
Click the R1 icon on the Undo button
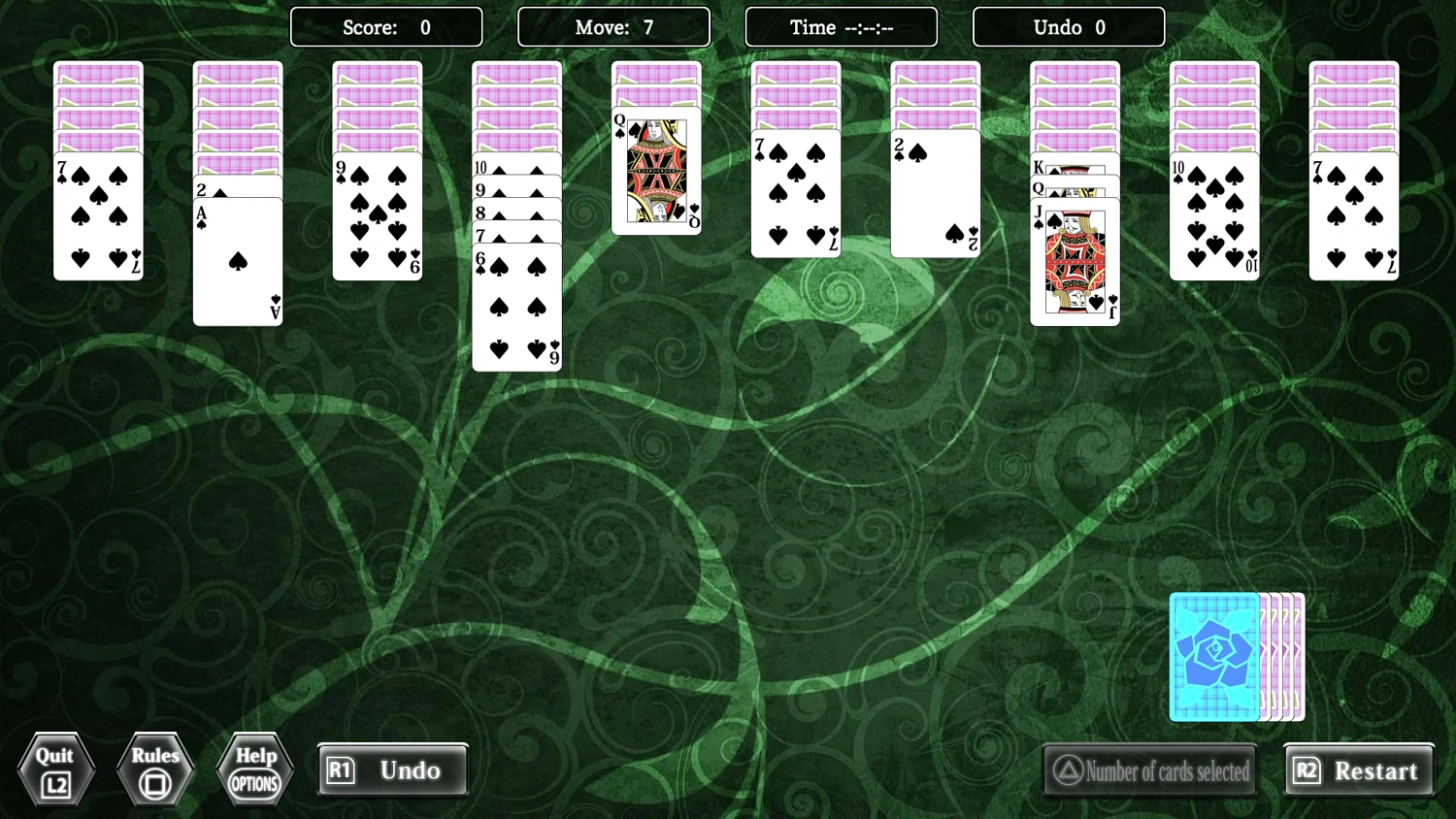pyautogui.click(x=342, y=770)
